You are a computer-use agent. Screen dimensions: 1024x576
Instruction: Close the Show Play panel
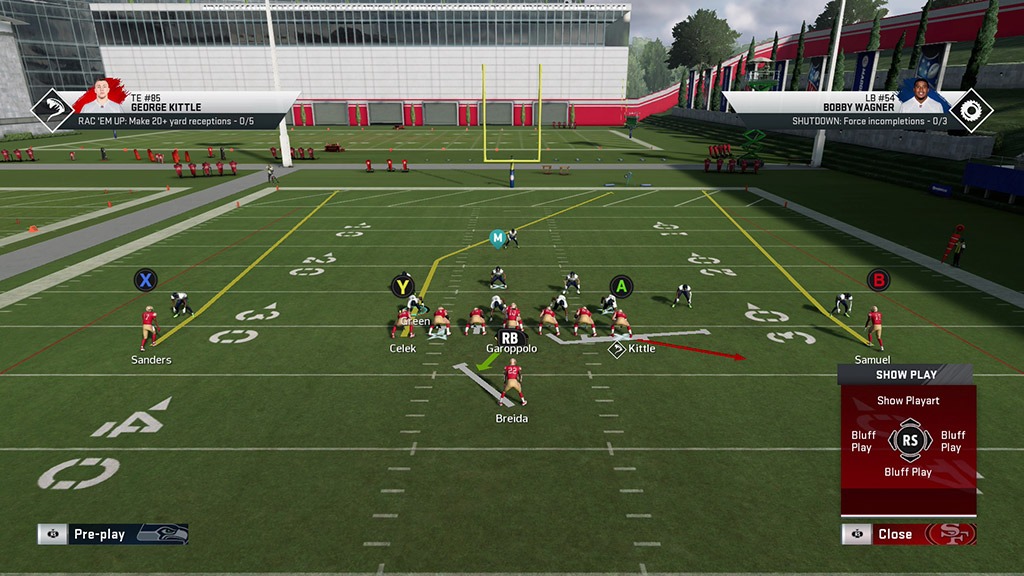click(894, 534)
